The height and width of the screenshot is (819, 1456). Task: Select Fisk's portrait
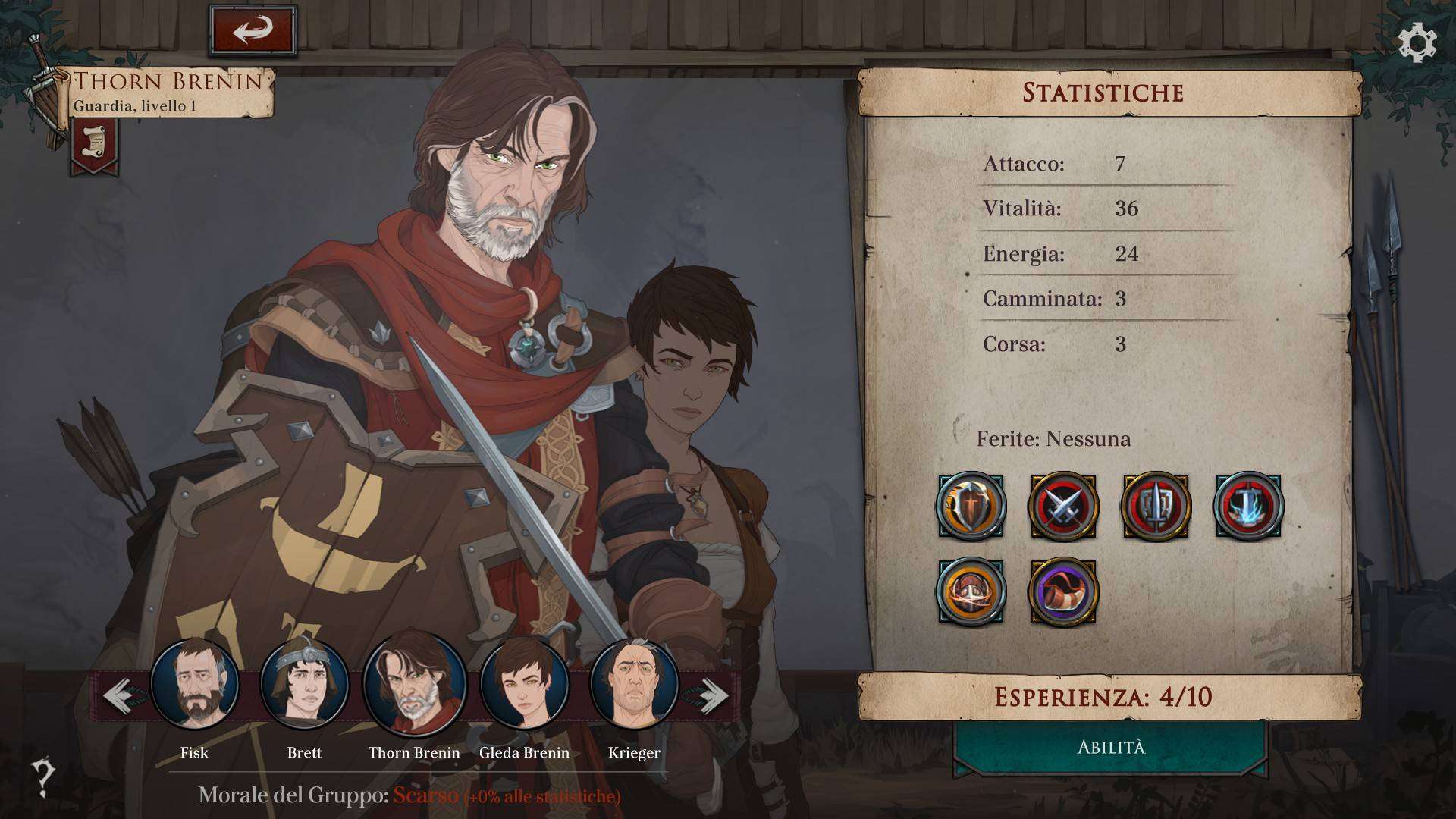[x=195, y=685]
